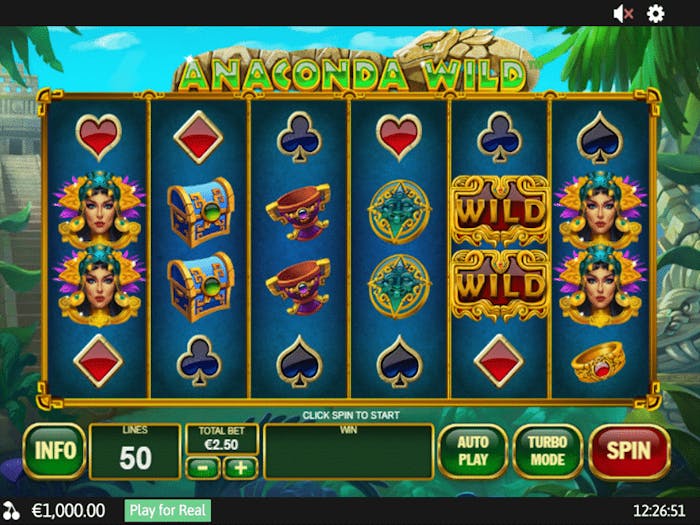Toggle Turbo Mode
700x525 pixels.
(x=548, y=451)
